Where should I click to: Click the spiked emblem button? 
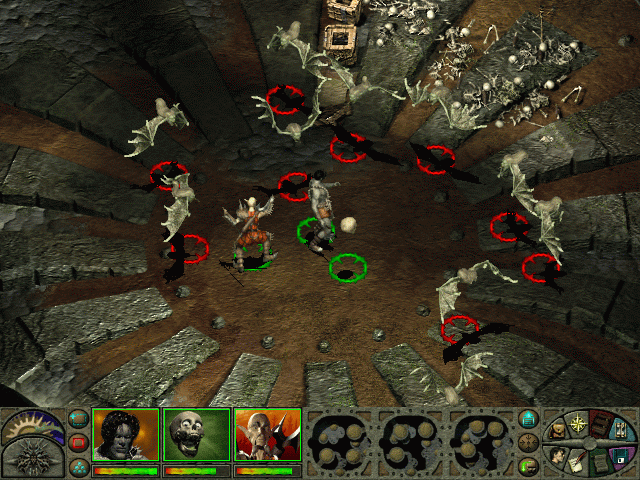pyautogui.click(x=33, y=459)
